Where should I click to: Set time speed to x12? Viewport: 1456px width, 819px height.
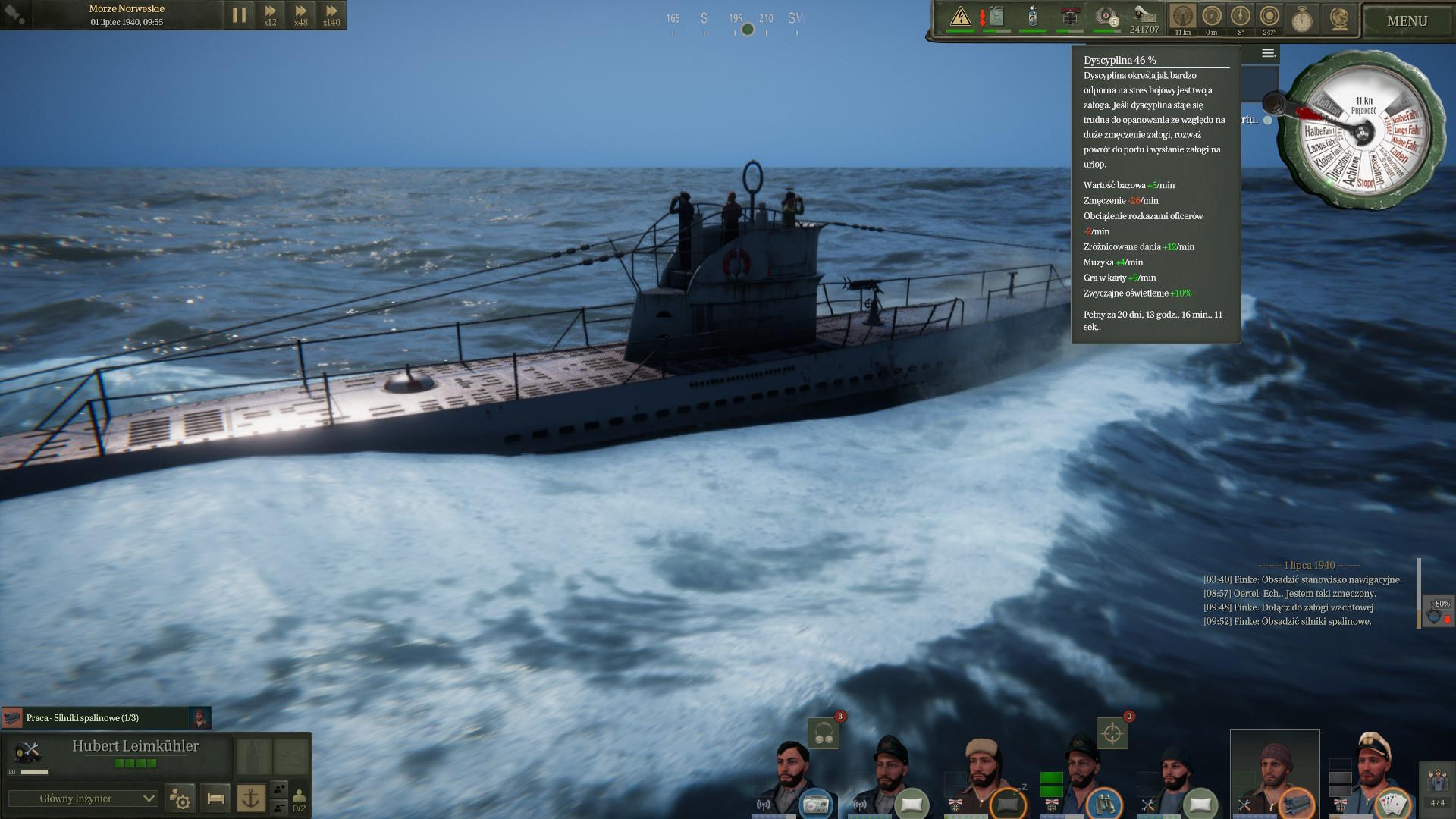[270, 15]
